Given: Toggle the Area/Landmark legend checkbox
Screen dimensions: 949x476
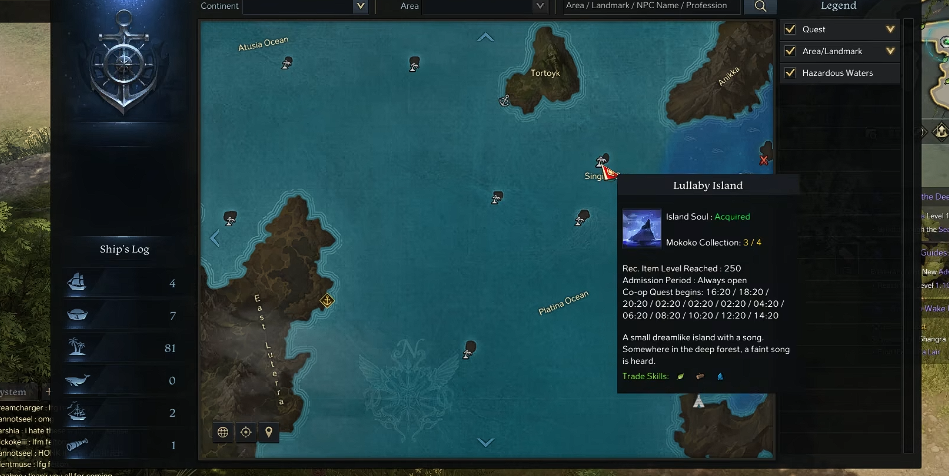Looking at the screenshot, I should [x=791, y=51].
